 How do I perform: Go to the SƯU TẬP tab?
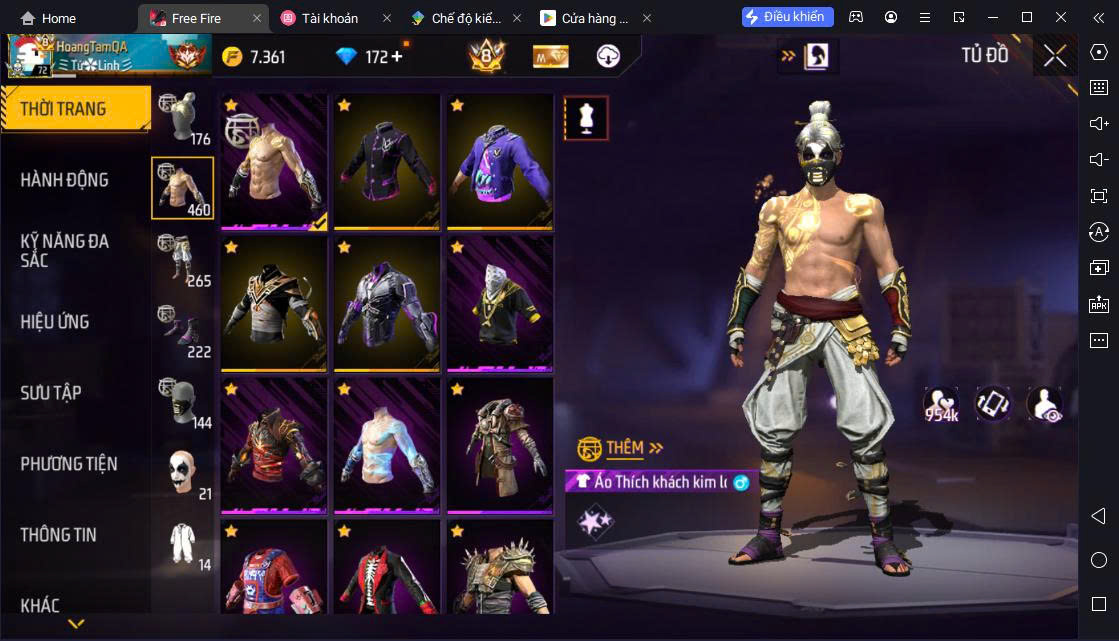pyautogui.click(x=51, y=393)
